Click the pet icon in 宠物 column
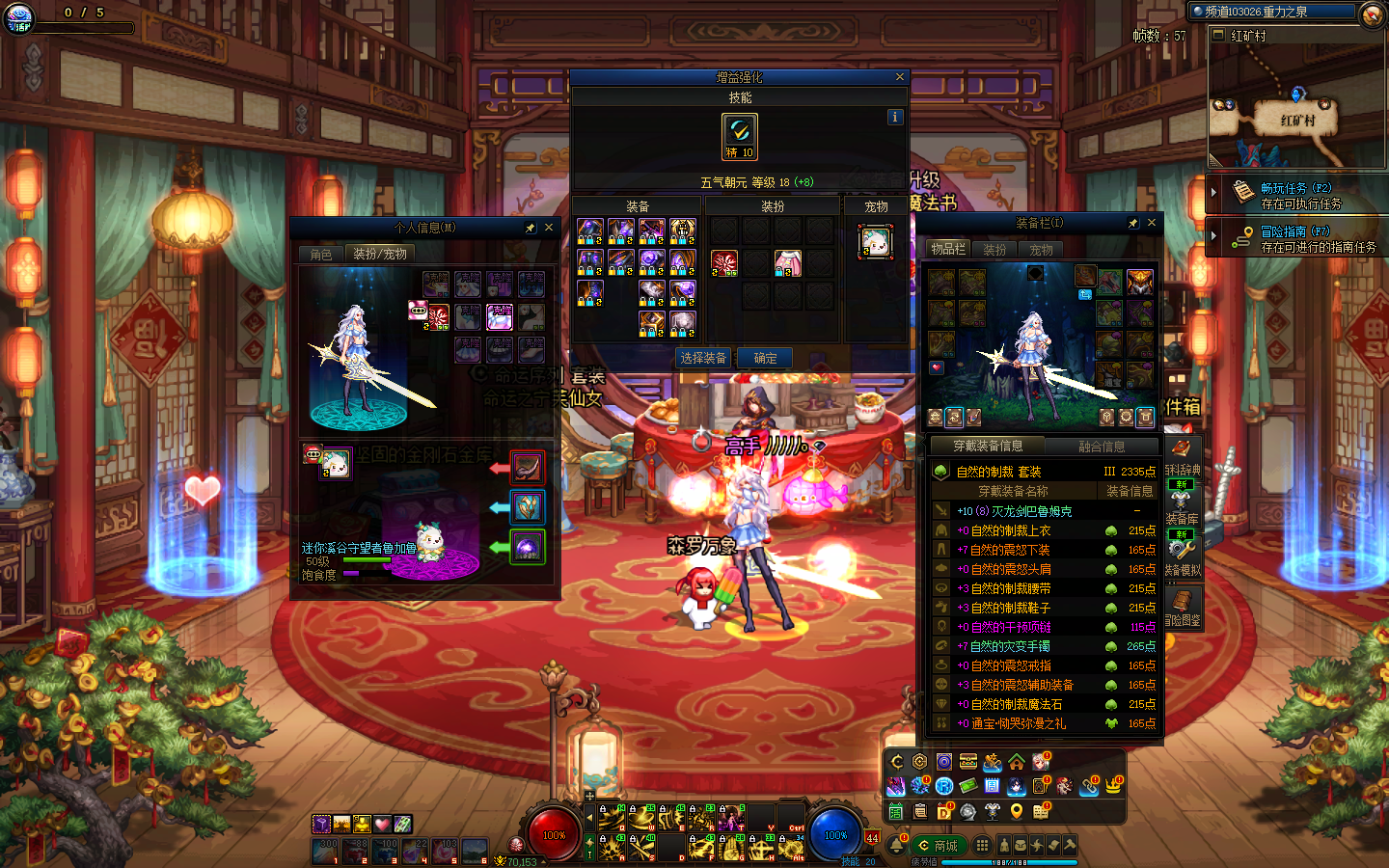 pos(876,242)
